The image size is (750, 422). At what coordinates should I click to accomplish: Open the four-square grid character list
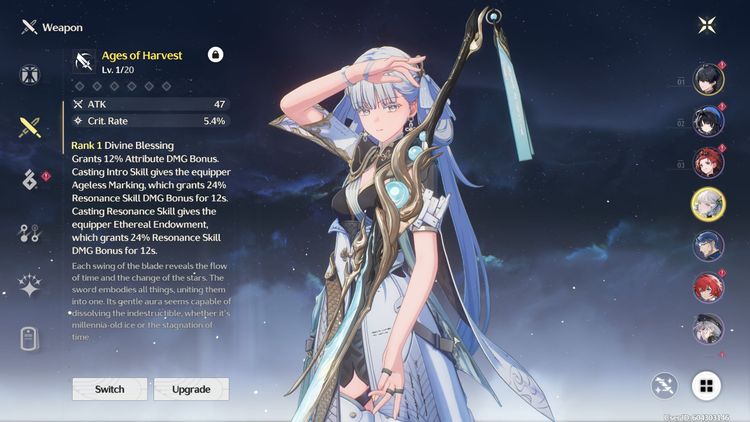pyautogui.click(x=707, y=385)
